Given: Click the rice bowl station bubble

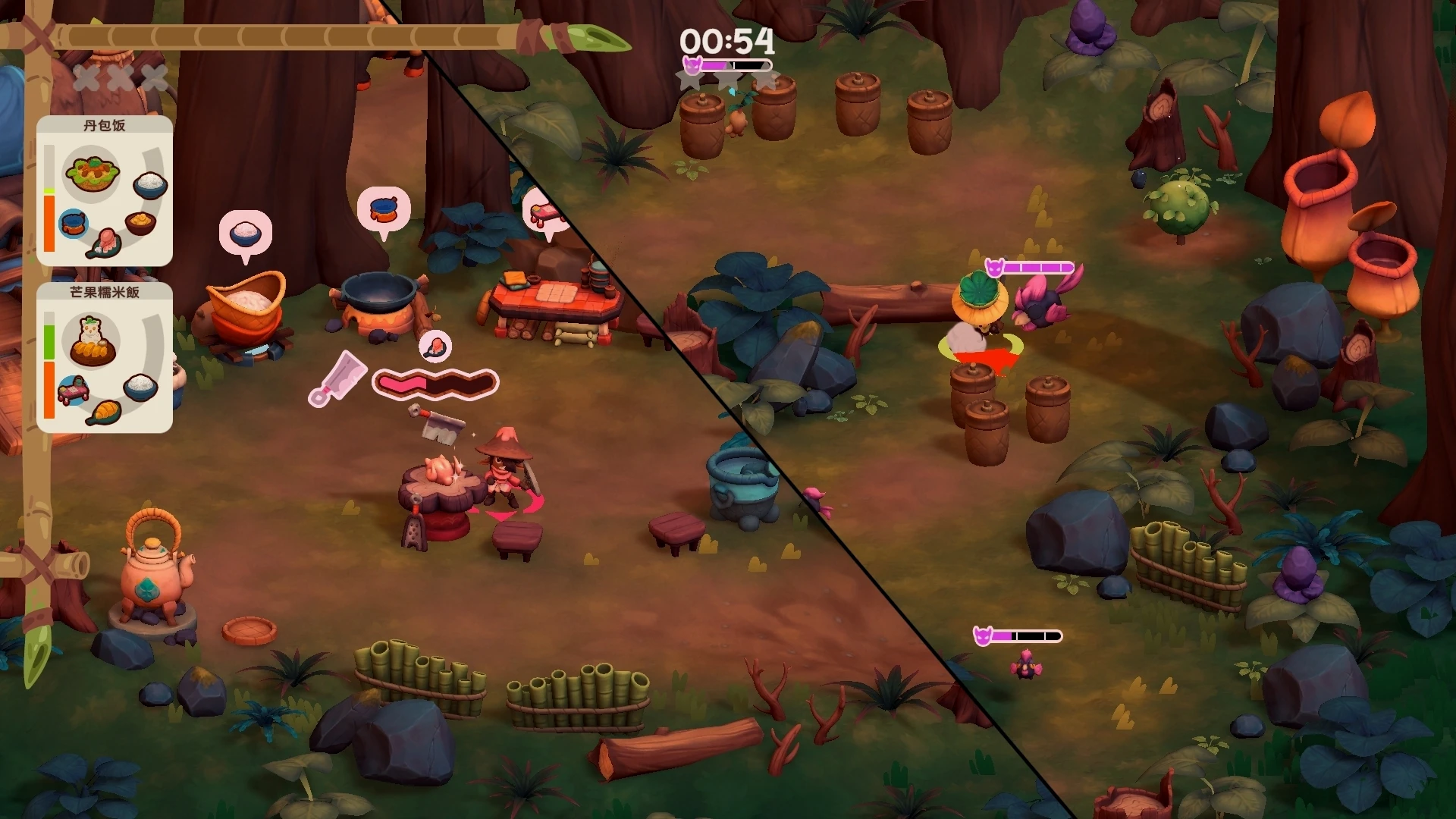Looking at the screenshot, I should click(x=245, y=233).
